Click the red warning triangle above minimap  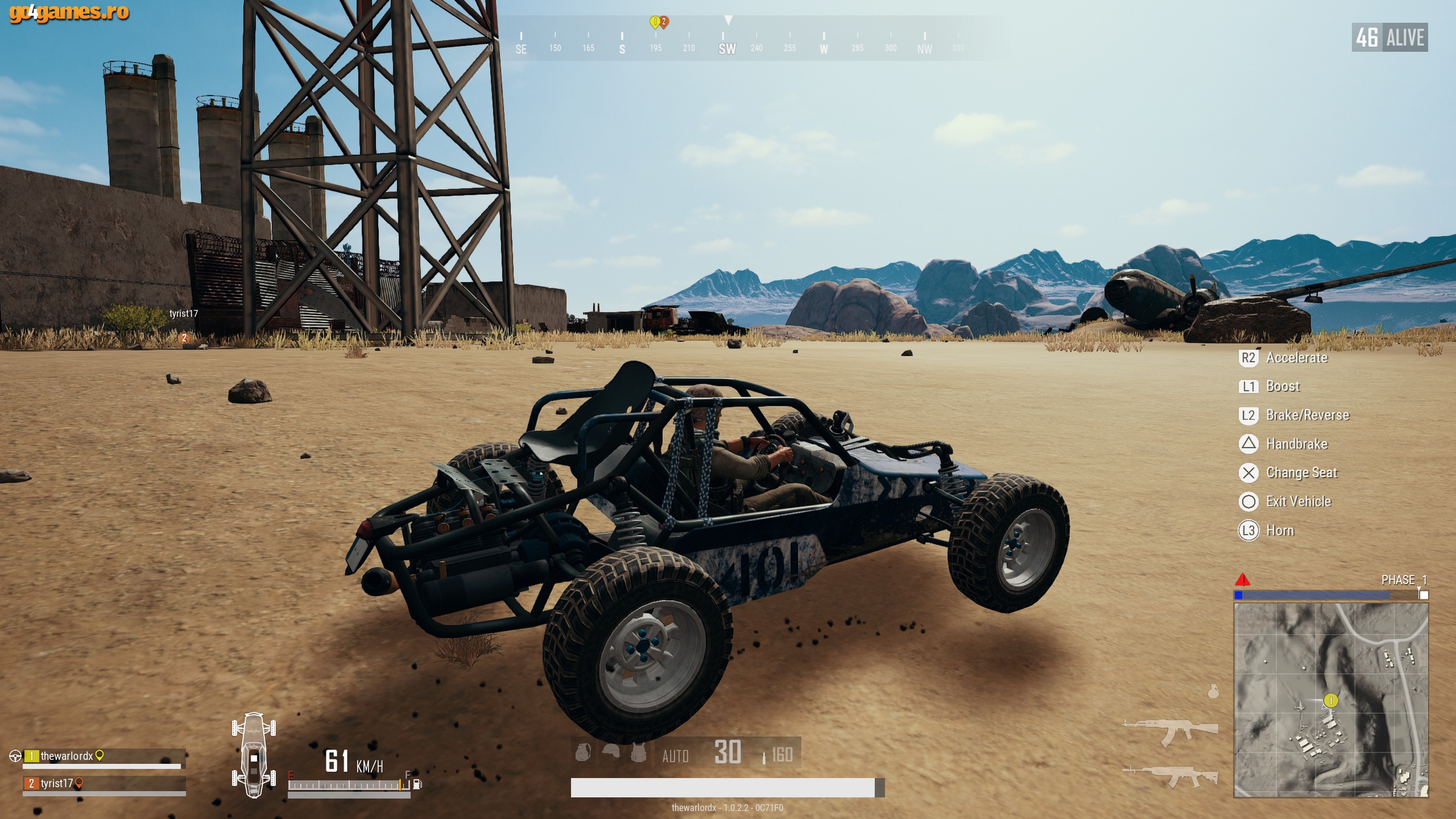(x=1243, y=579)
